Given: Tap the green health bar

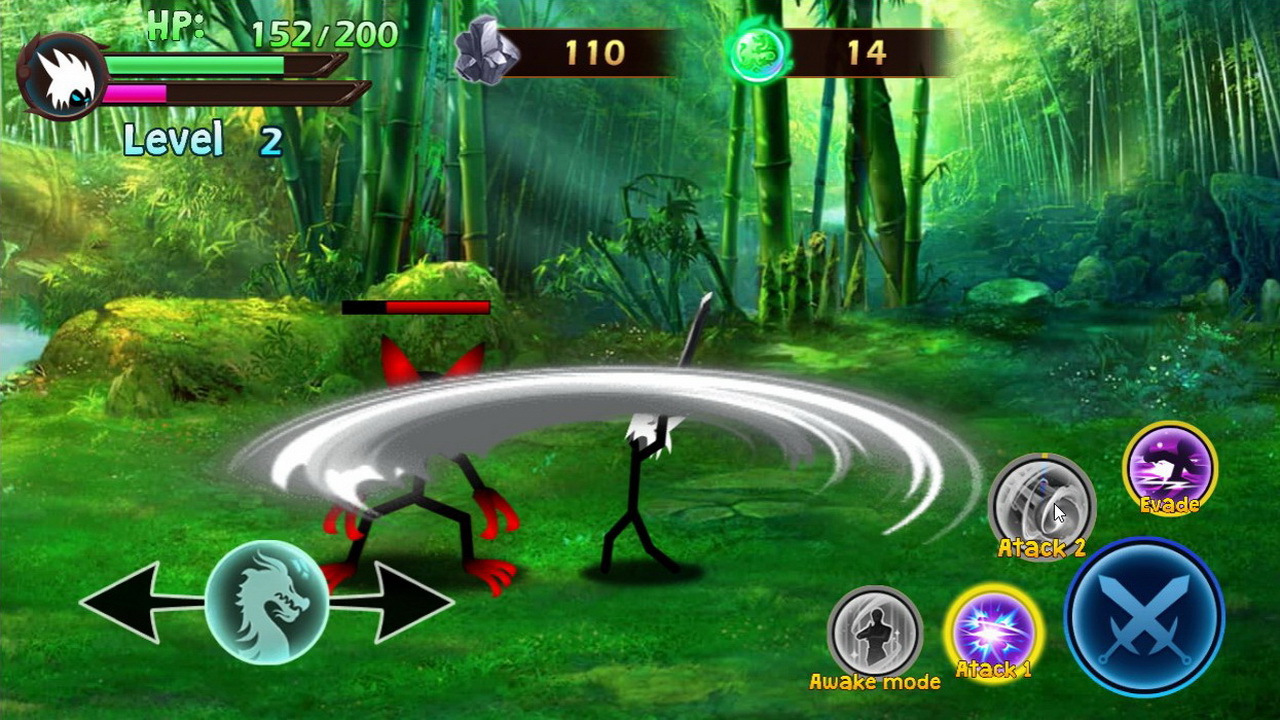Looking at the screenshot, I should pyautogui.click(x=195, y=63).
